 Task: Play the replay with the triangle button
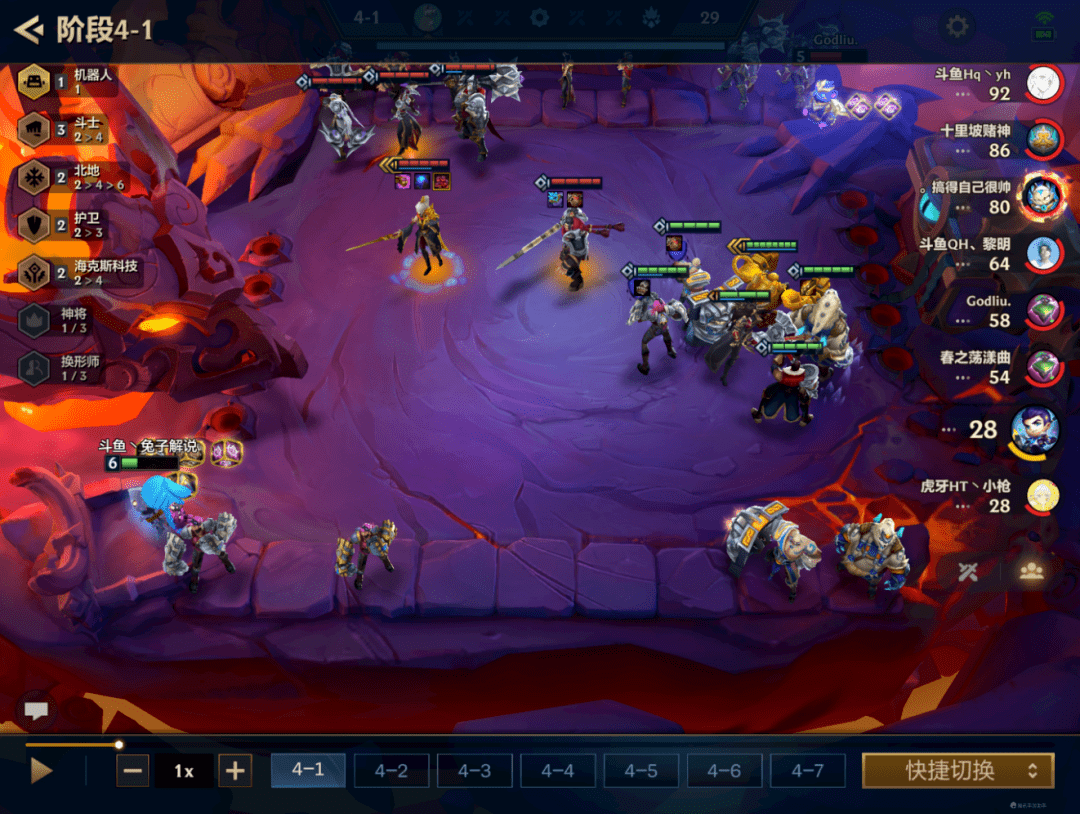point(41,771)
